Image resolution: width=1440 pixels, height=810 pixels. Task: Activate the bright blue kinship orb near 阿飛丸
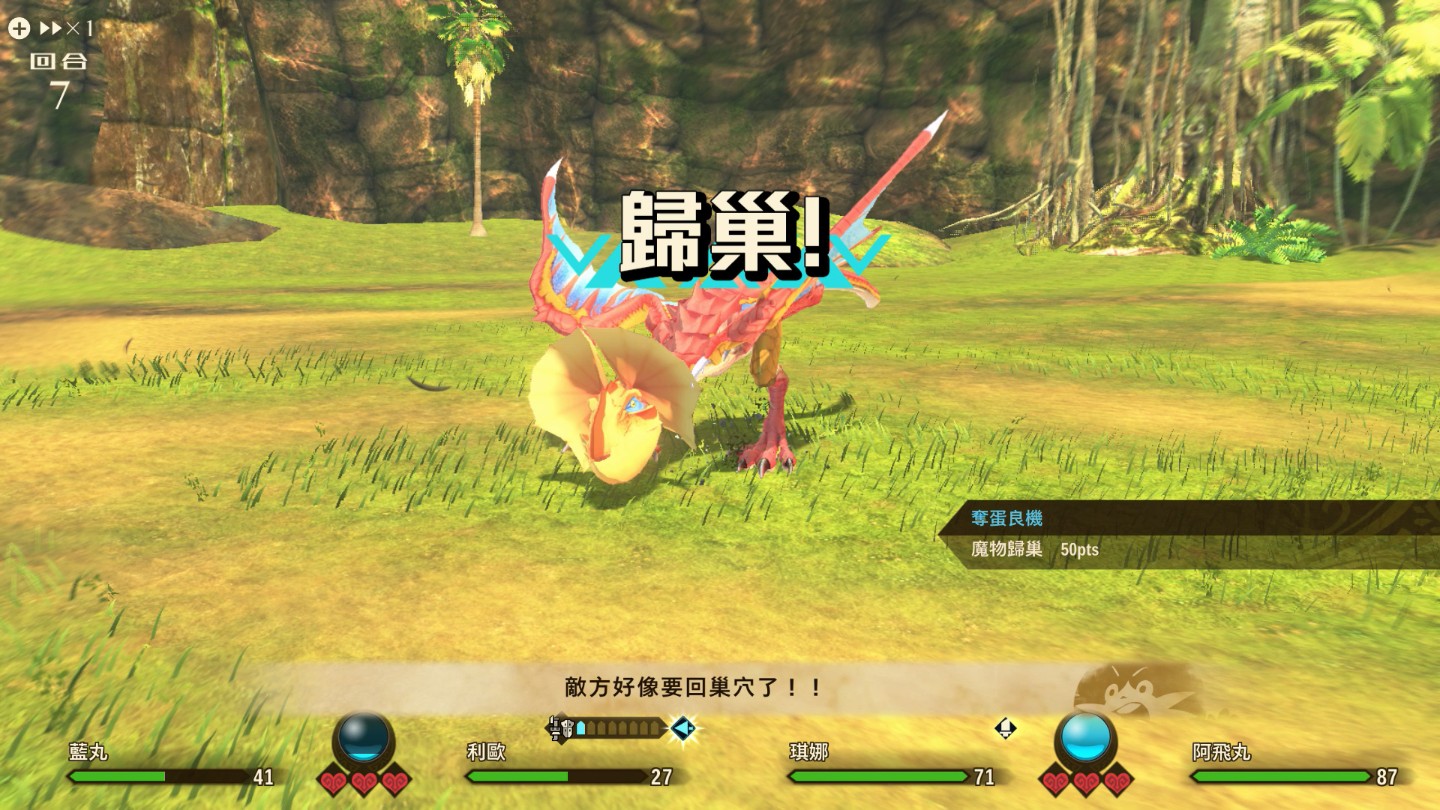click(x=1086, y=738)
